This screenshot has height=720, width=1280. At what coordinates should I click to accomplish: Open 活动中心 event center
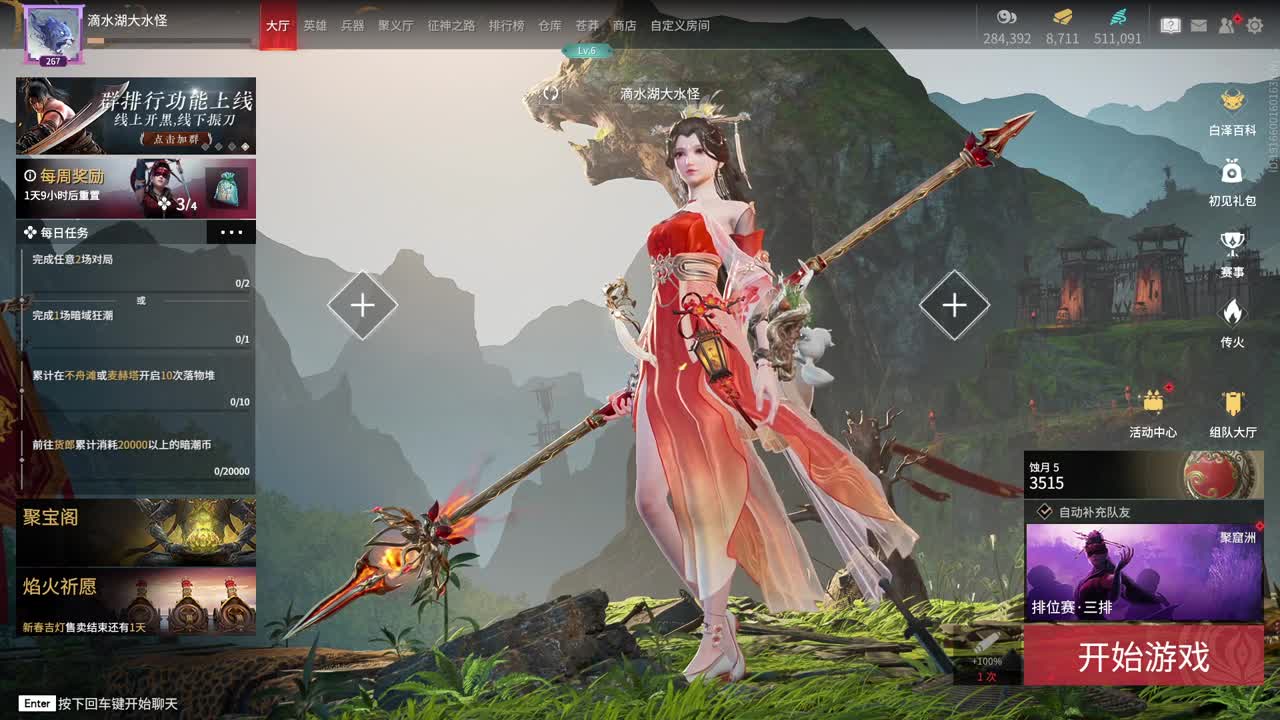(x=1153, y=412)
